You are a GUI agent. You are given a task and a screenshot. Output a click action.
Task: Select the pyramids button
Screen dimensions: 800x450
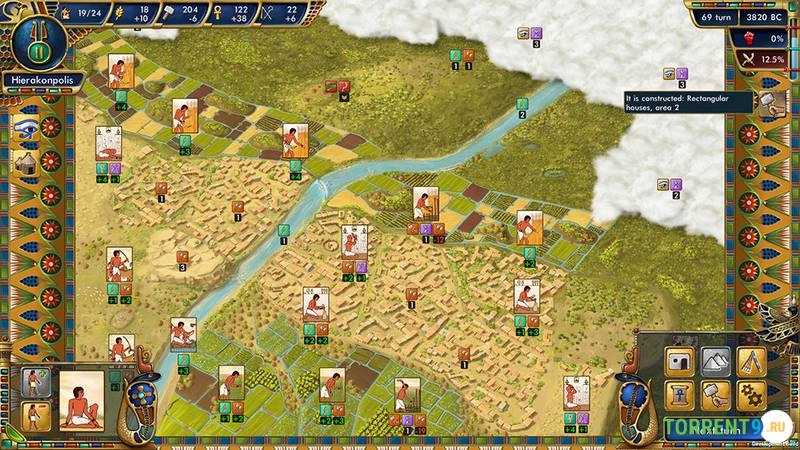tap(717, 361)
